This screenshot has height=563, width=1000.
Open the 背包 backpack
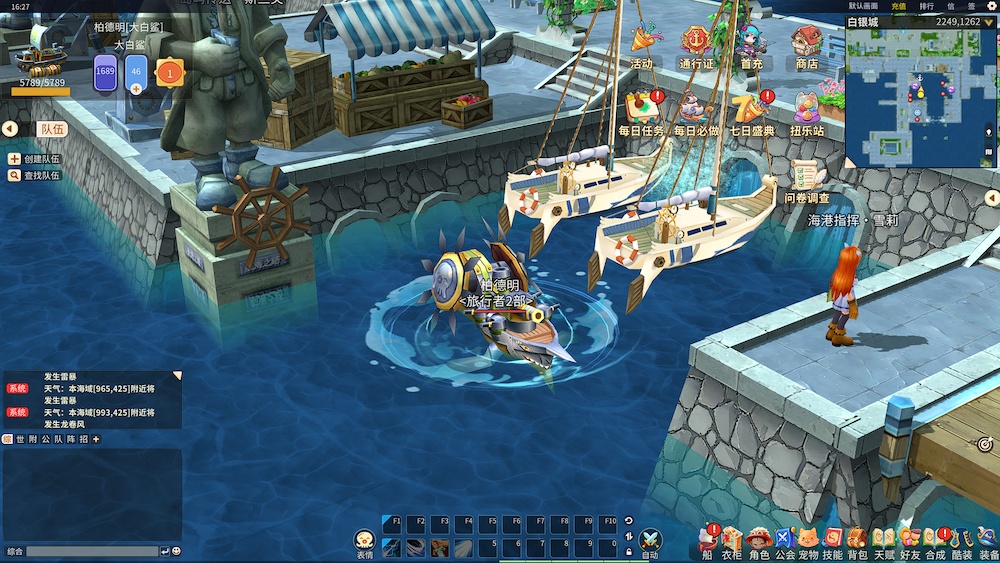[x=857, y=540]
